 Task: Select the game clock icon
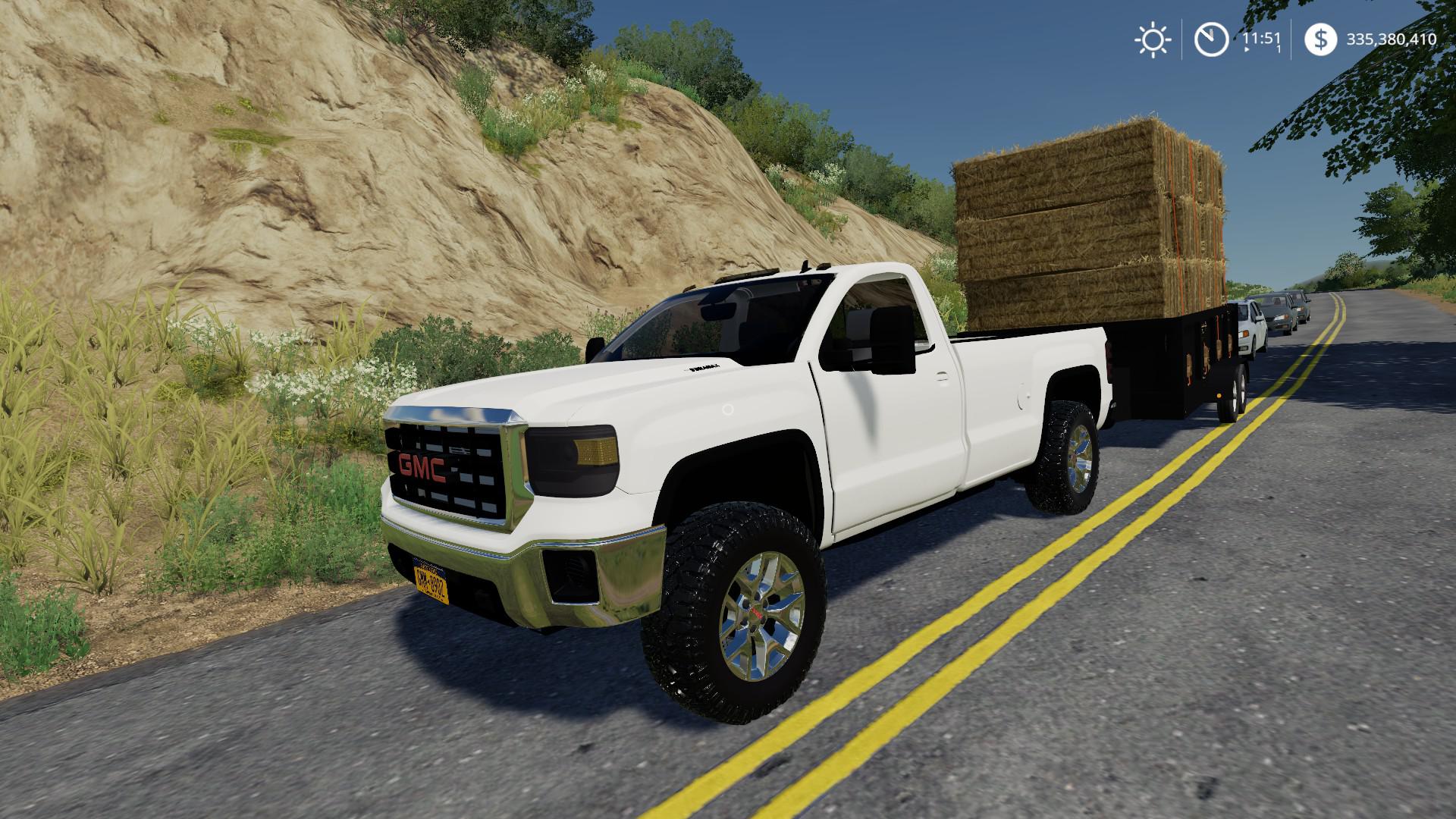click(1211, 39)
